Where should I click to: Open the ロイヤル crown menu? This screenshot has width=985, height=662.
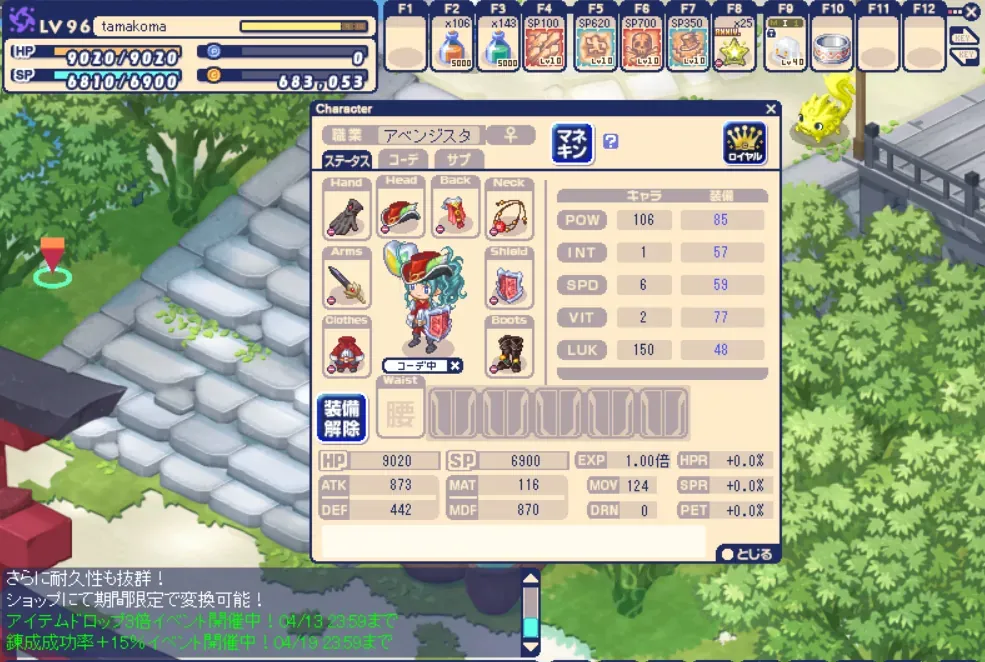tap(744, 143)
